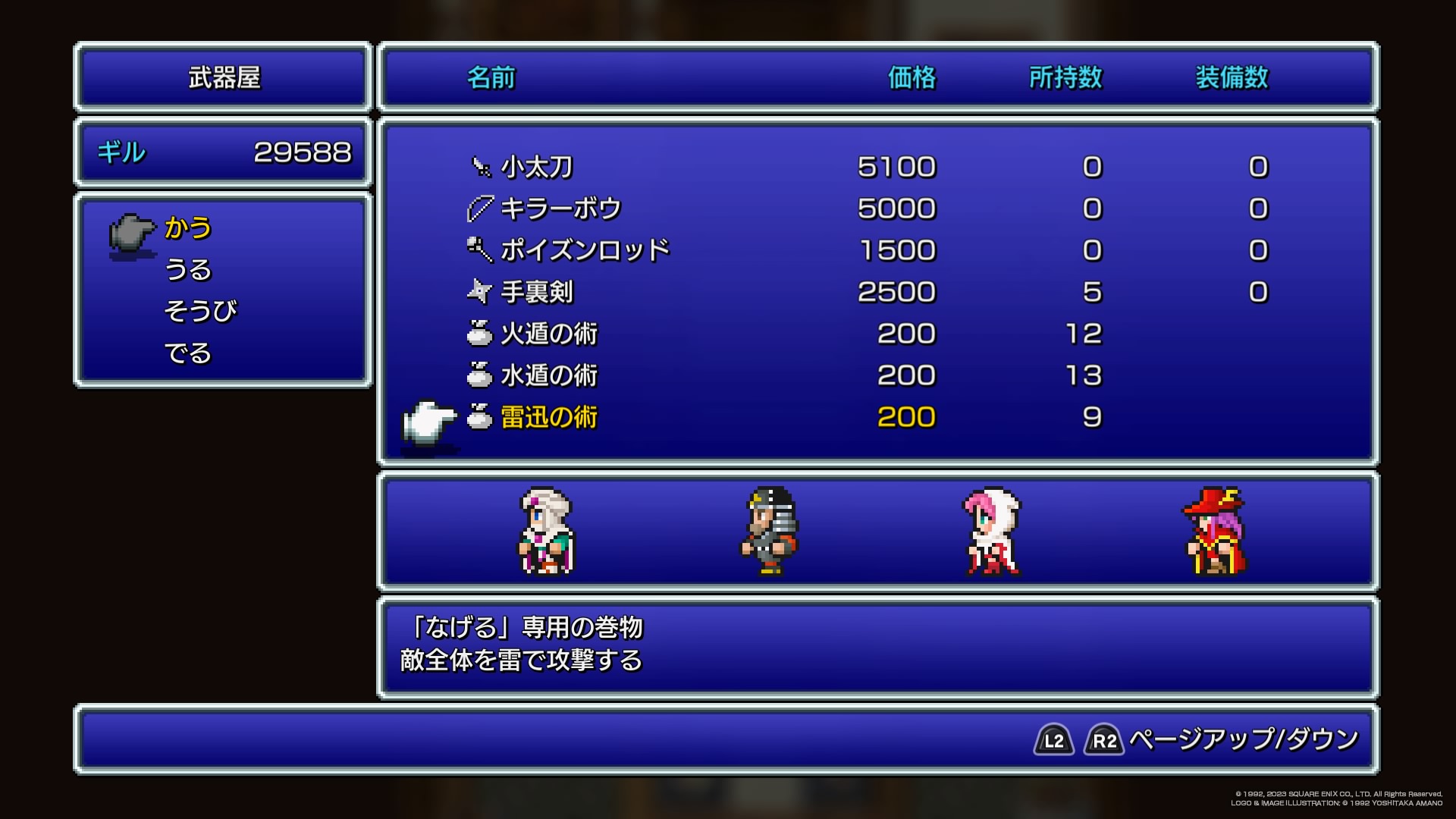This screenshot has width=1456, height=819.
Task: Pick the red mage party member
Action: point(1215,531)
